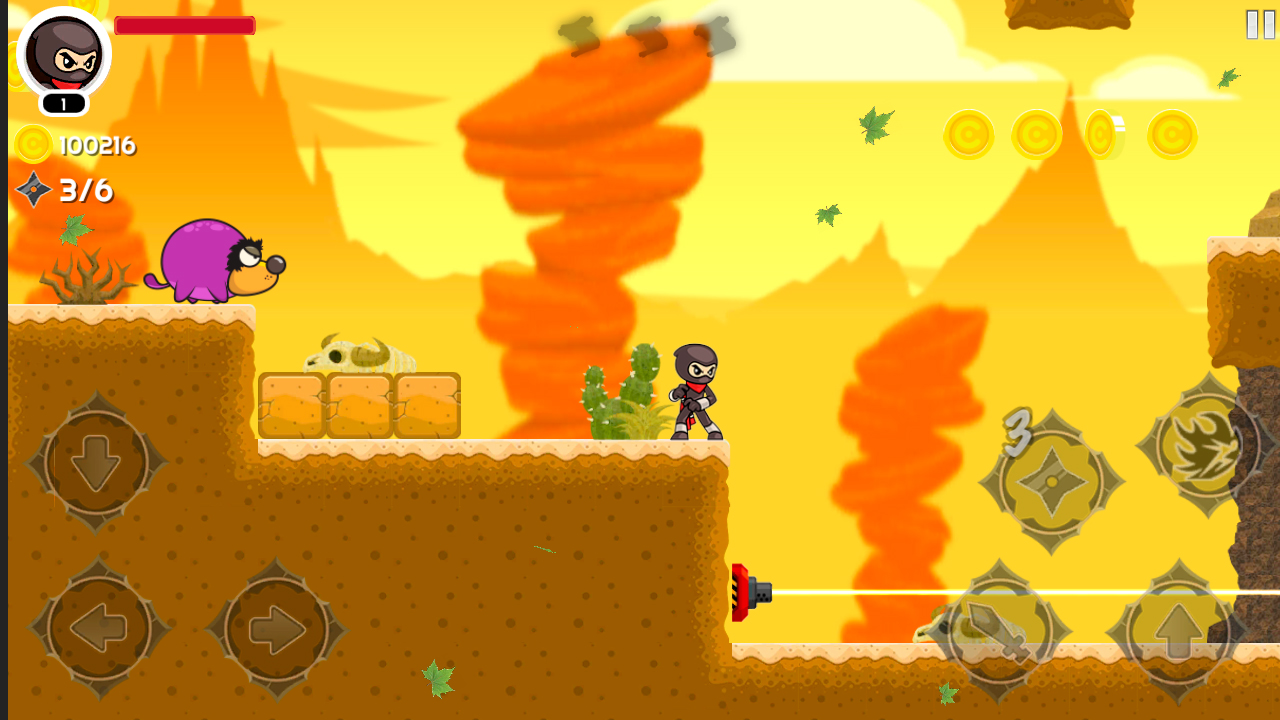Attack with the sword action button
The width and height of the screenshot is (1280, 720).
click(1000, 630)
